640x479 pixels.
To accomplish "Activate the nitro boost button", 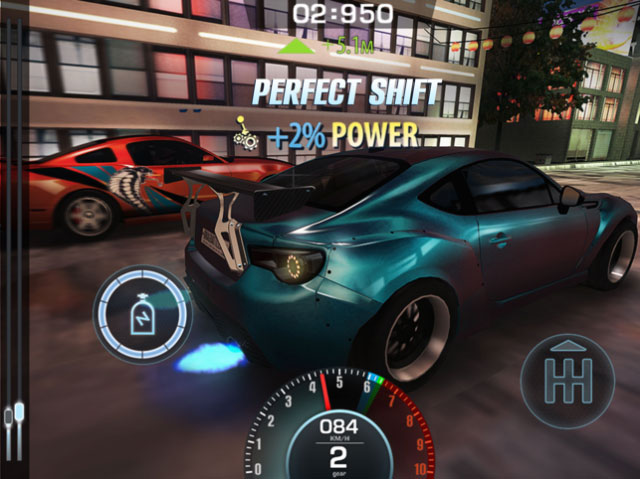I will tap(142, 313).
